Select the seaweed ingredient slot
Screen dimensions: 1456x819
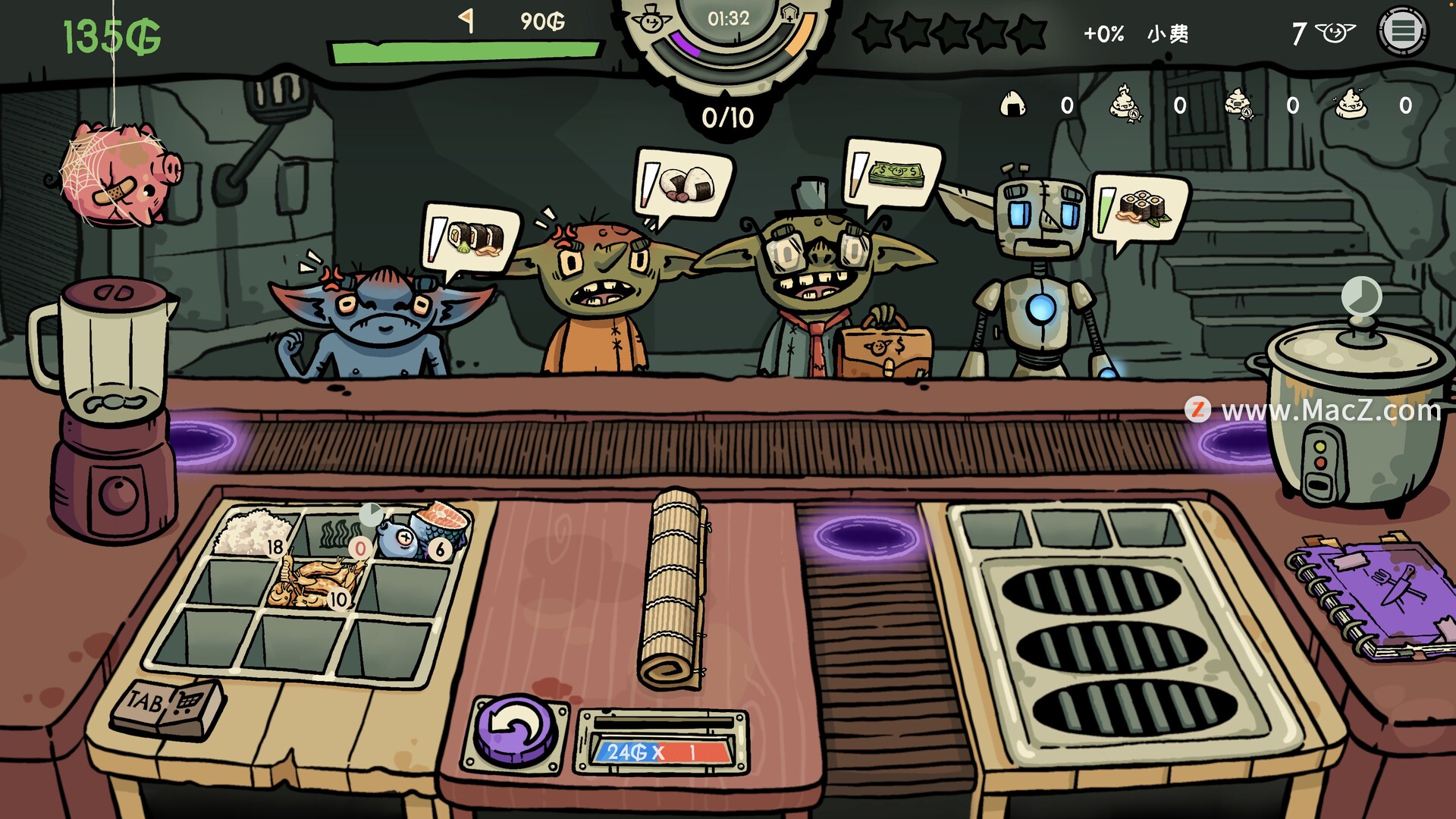(334, 534)
